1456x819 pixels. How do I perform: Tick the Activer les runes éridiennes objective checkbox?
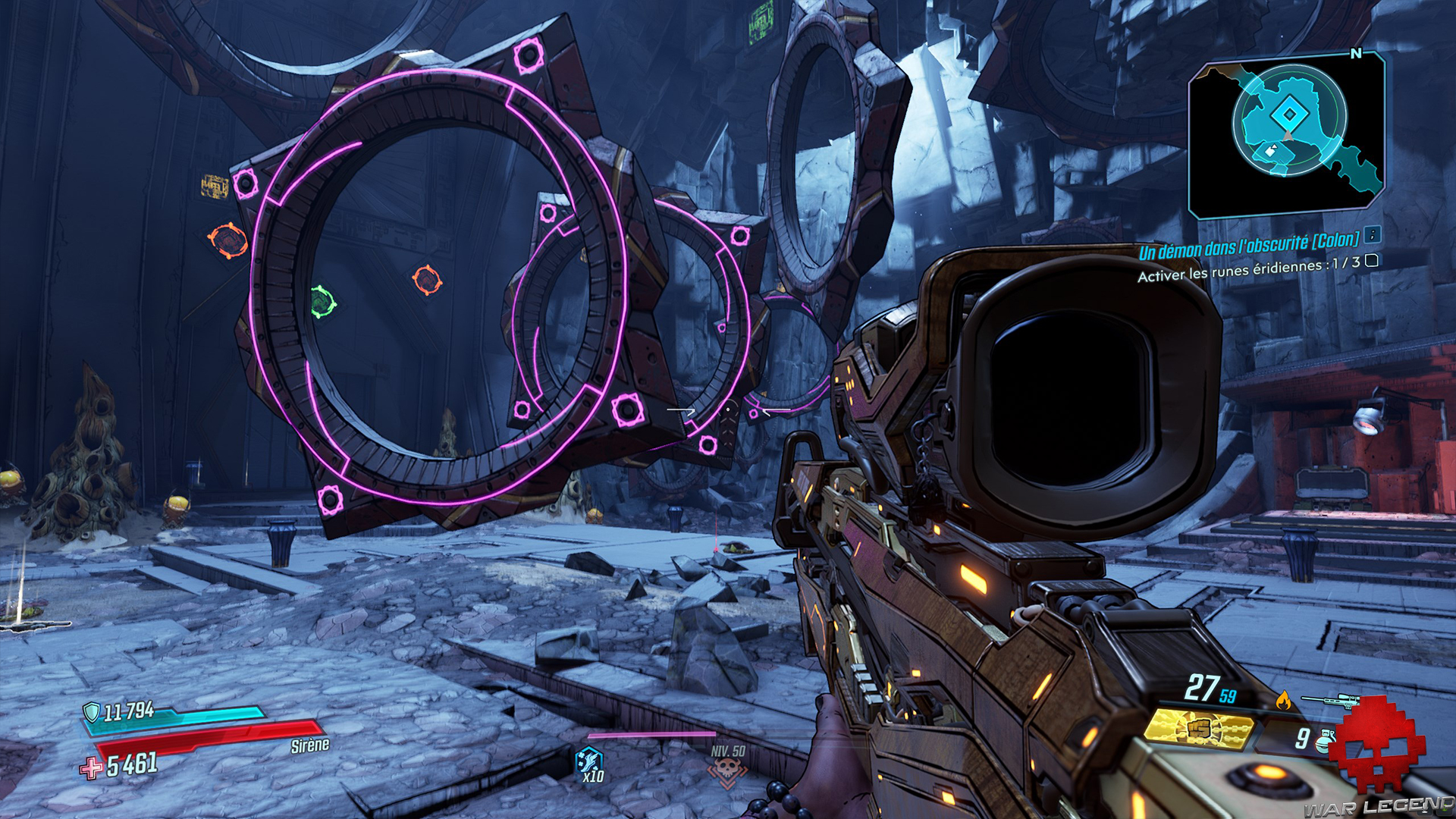[x=1372, y=261]
